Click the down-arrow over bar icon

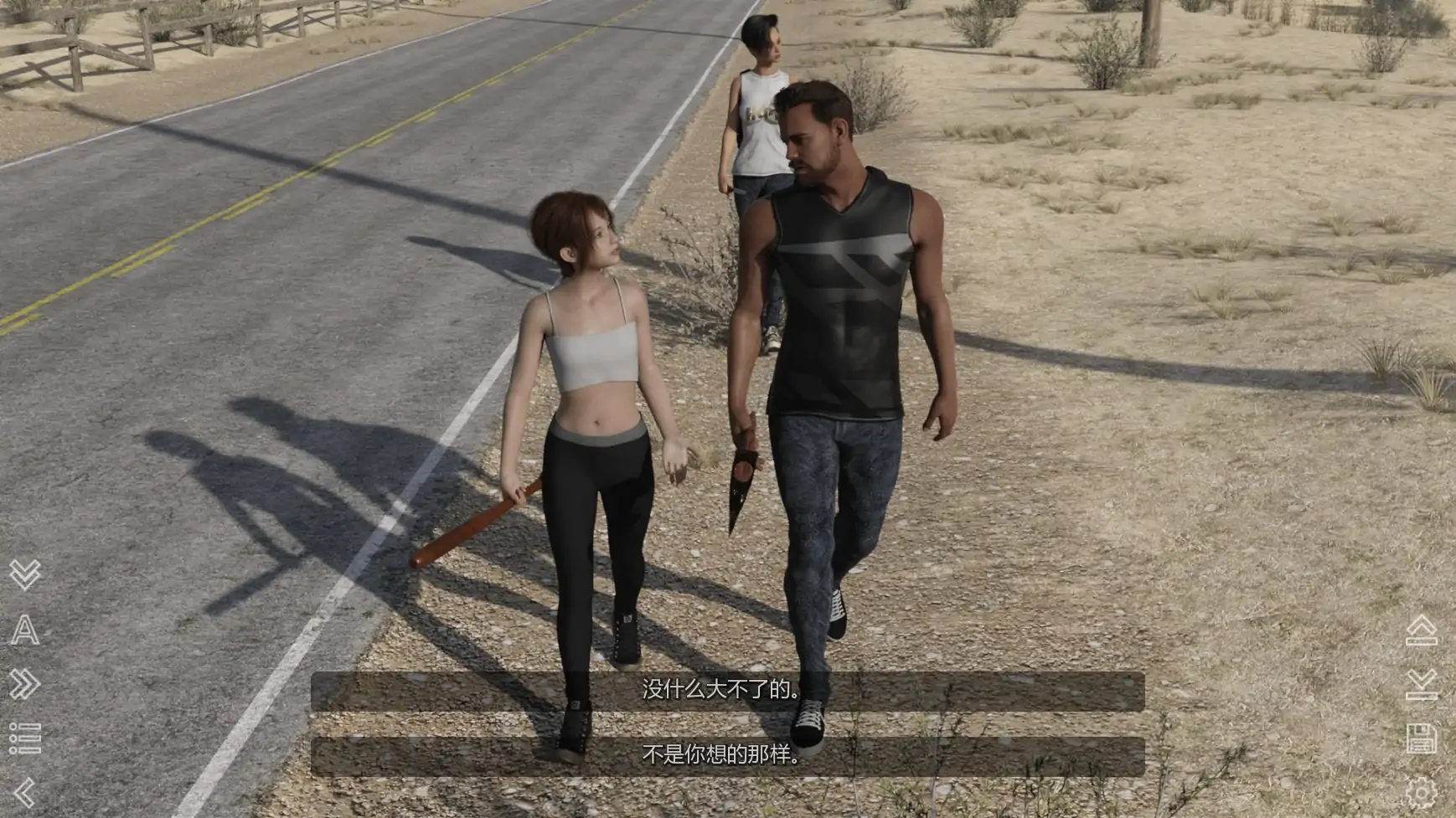tap(1422, 685)
